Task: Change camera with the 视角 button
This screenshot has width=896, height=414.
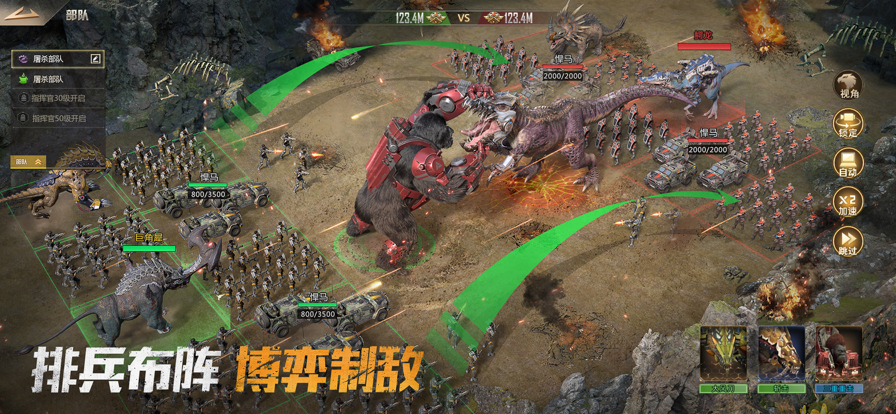Action: click(848, 87)
